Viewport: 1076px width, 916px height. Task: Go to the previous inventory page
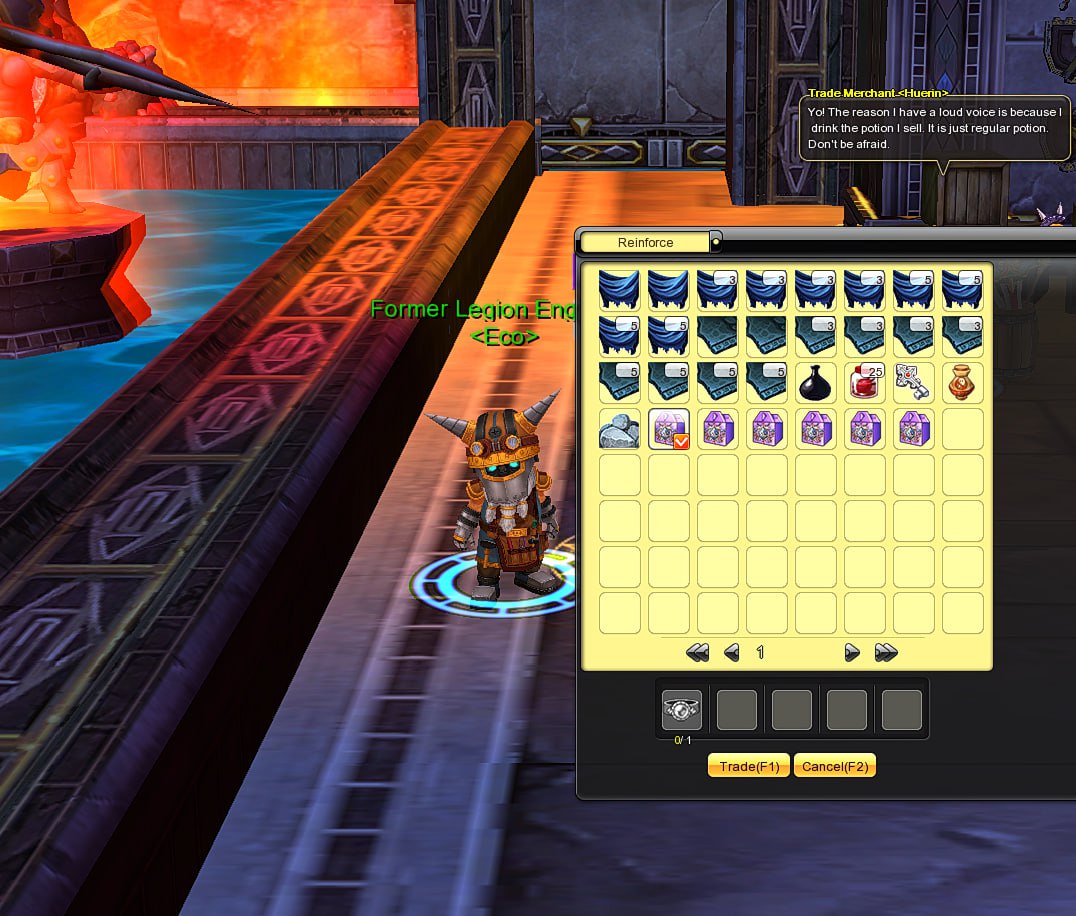(732, 653)
